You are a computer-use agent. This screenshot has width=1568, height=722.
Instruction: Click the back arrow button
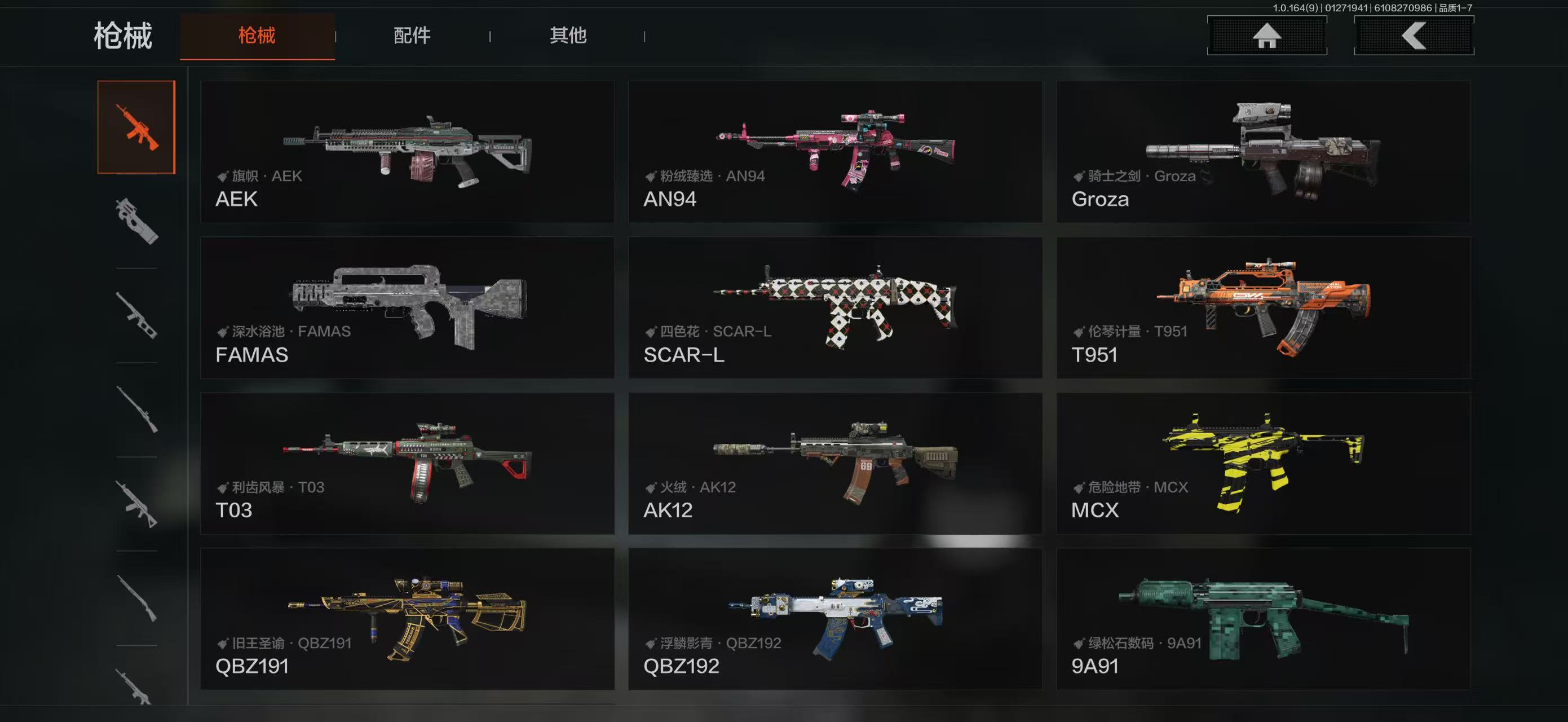pos(1414,36)
